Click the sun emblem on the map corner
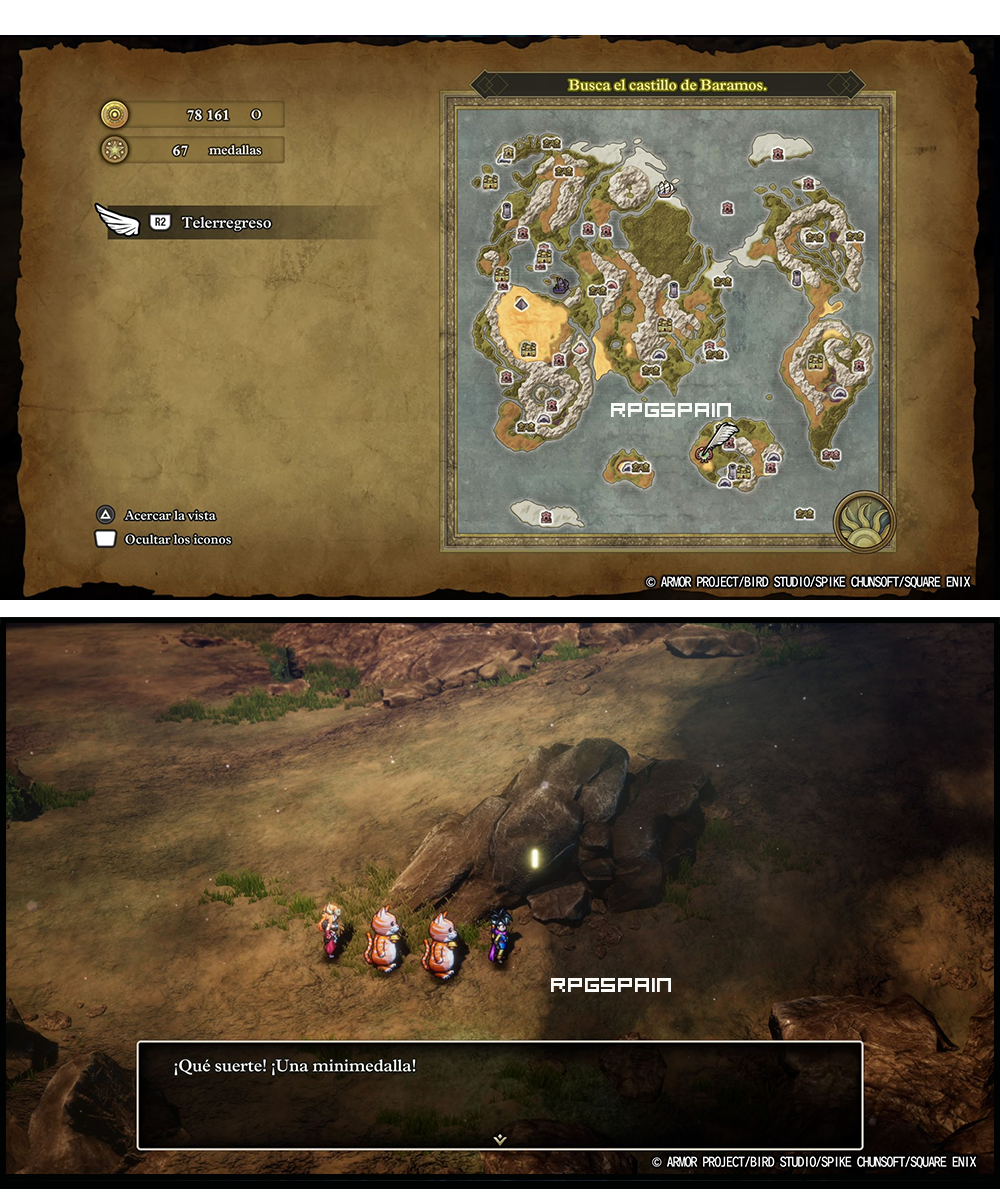Viewport: 1000px width, 1200px height. point(863,521)
